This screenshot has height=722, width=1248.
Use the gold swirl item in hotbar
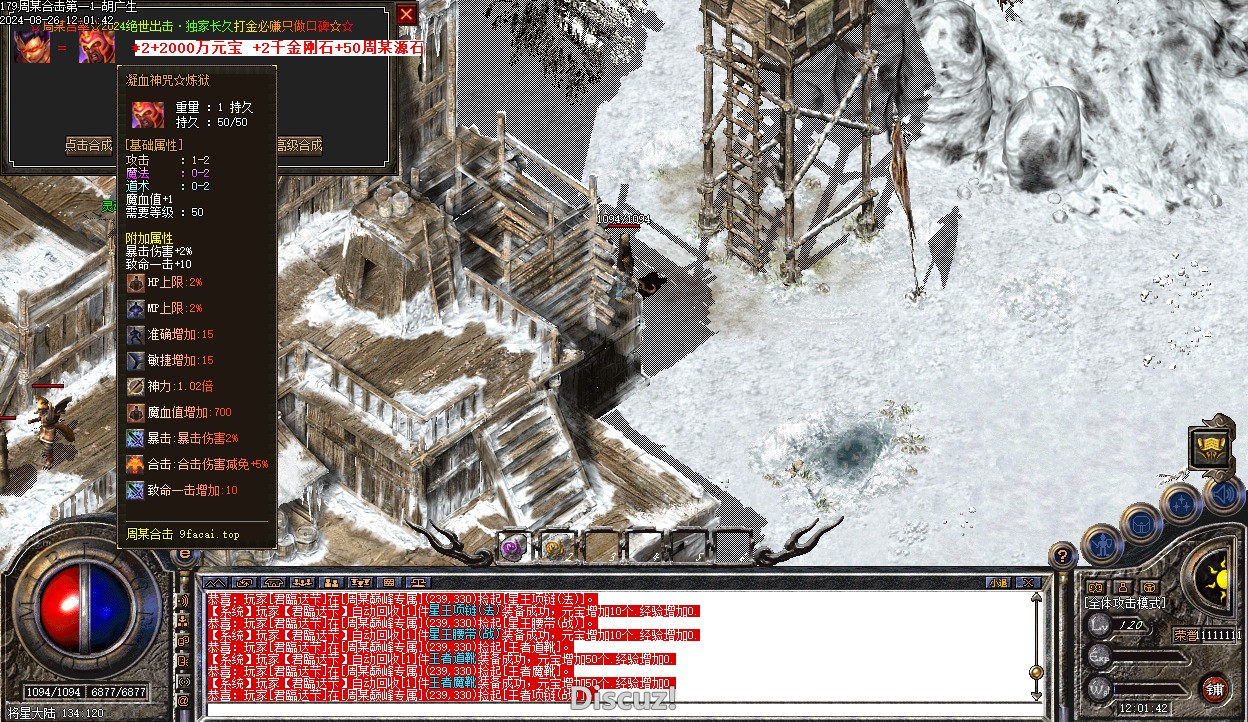[554, 547]
